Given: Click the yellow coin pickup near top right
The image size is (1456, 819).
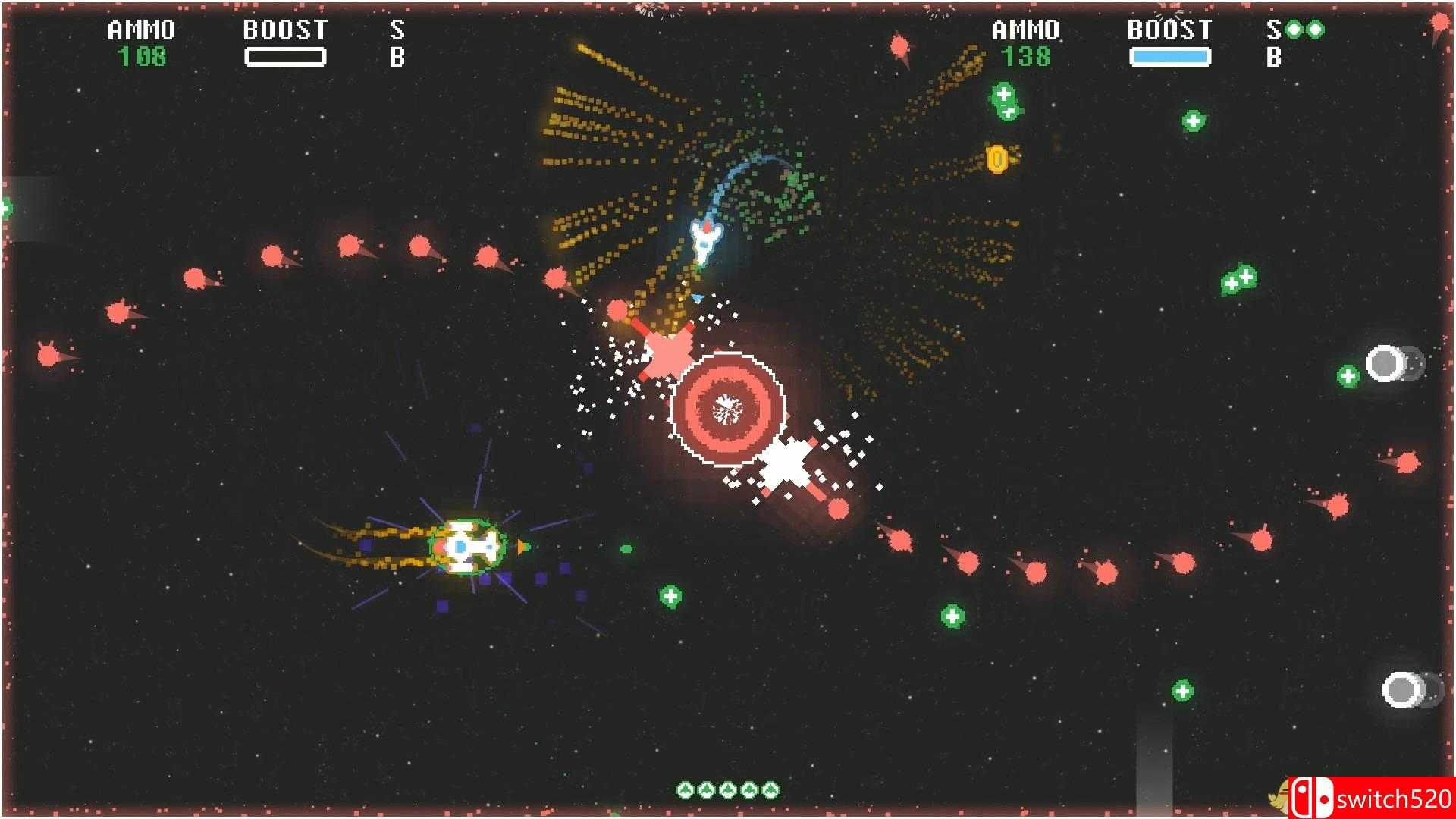Looking at the screenshot, I should (997, 158).
